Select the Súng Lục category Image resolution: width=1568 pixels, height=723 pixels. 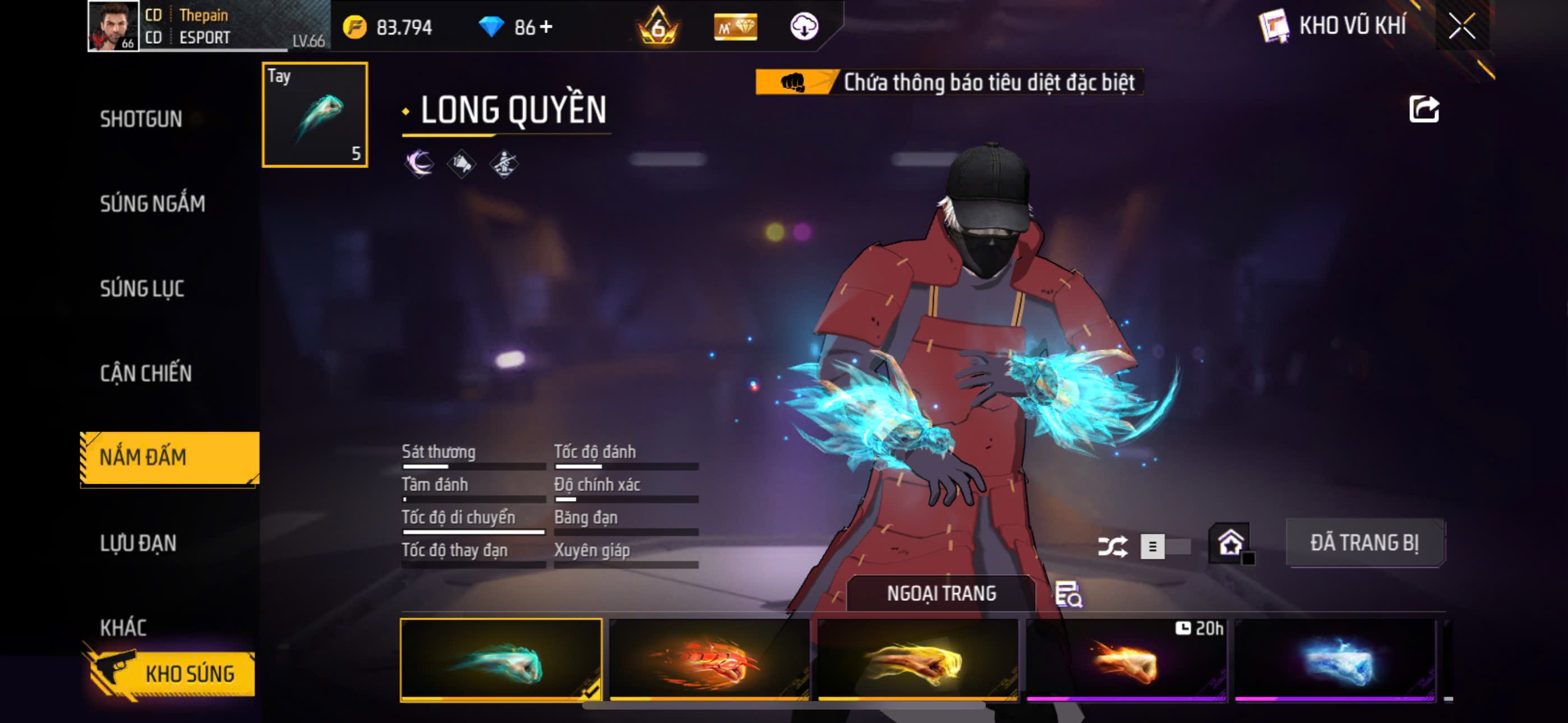click(x=142, y=289)
